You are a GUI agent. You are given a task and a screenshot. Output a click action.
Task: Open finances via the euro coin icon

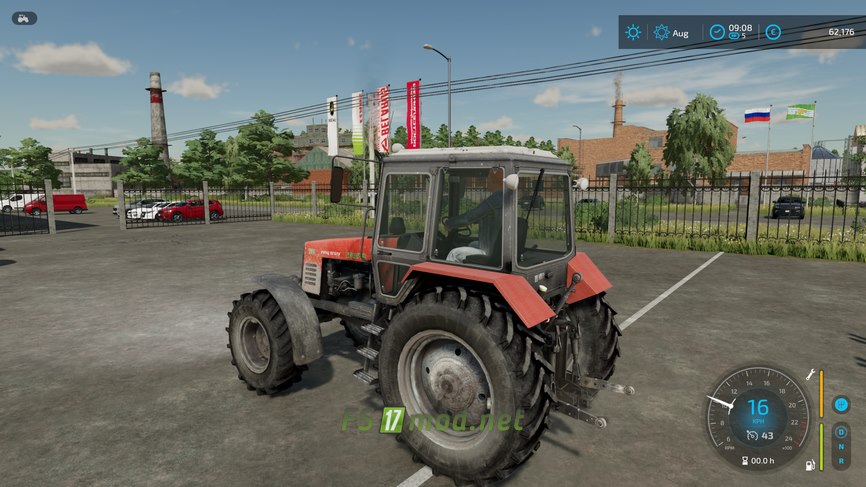tap(773, 32)
